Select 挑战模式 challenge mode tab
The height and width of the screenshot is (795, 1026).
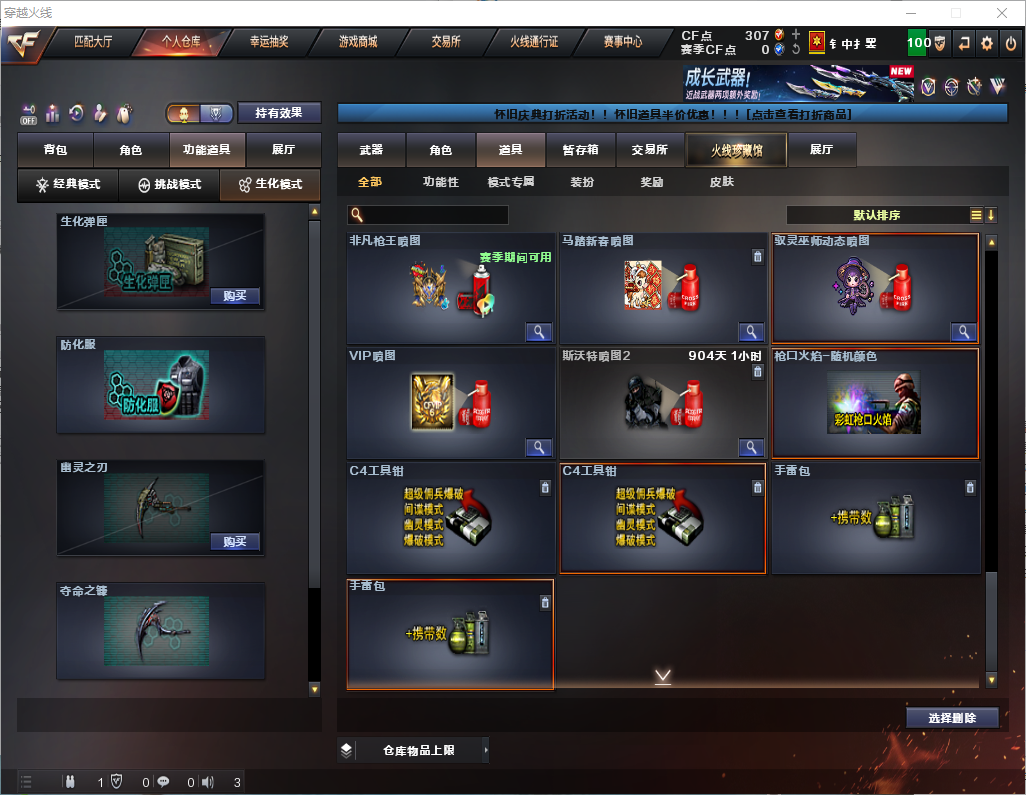(169, 185)
